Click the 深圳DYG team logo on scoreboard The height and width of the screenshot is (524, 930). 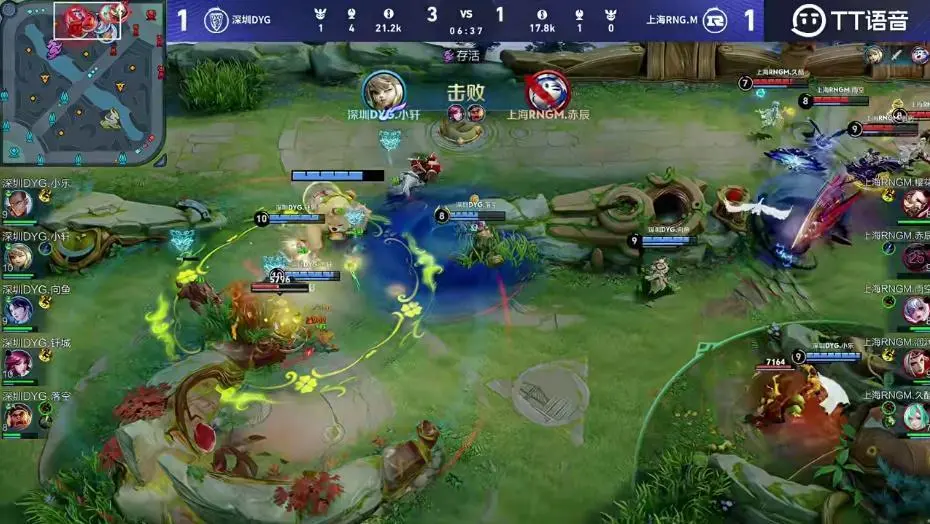click(215, 20)
